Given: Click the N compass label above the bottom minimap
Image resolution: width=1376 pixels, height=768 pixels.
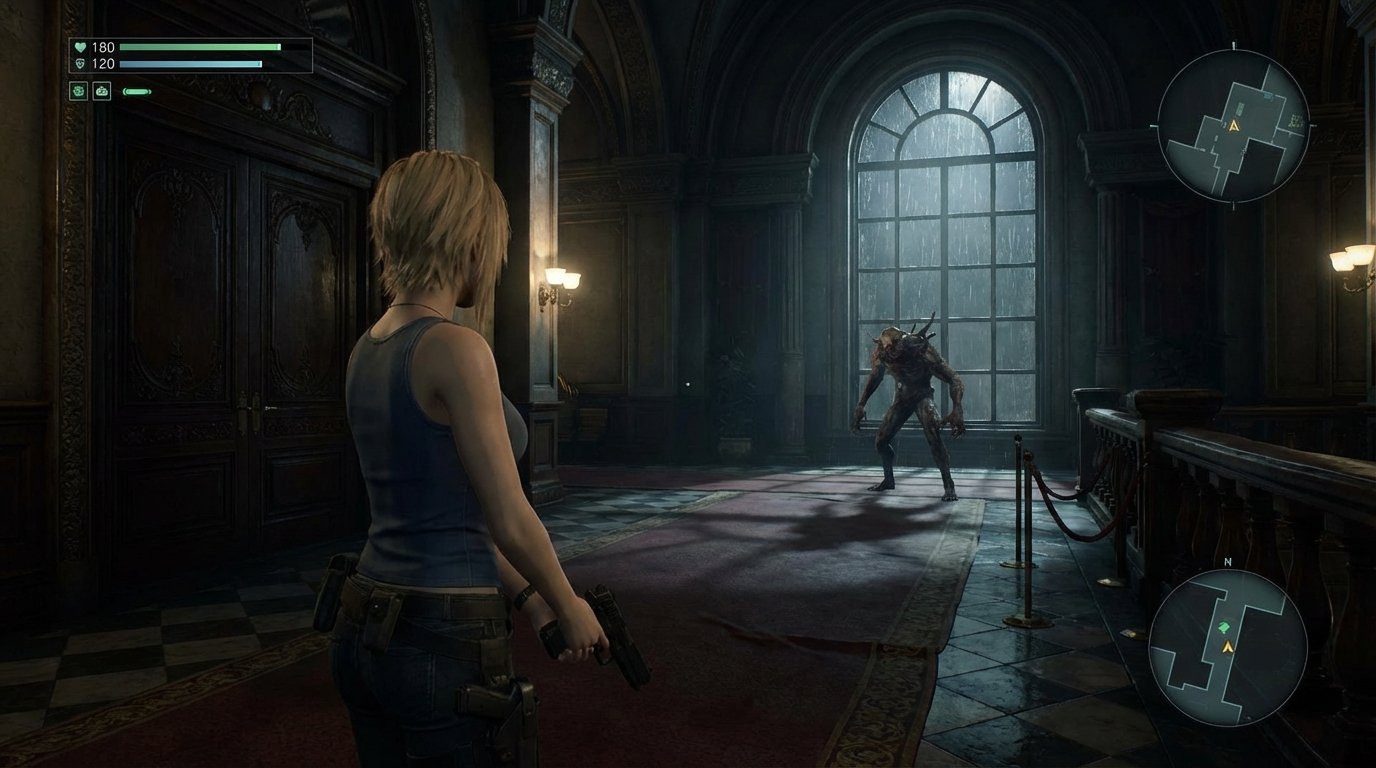Looking at the screenshot, I should (1227, 562).
